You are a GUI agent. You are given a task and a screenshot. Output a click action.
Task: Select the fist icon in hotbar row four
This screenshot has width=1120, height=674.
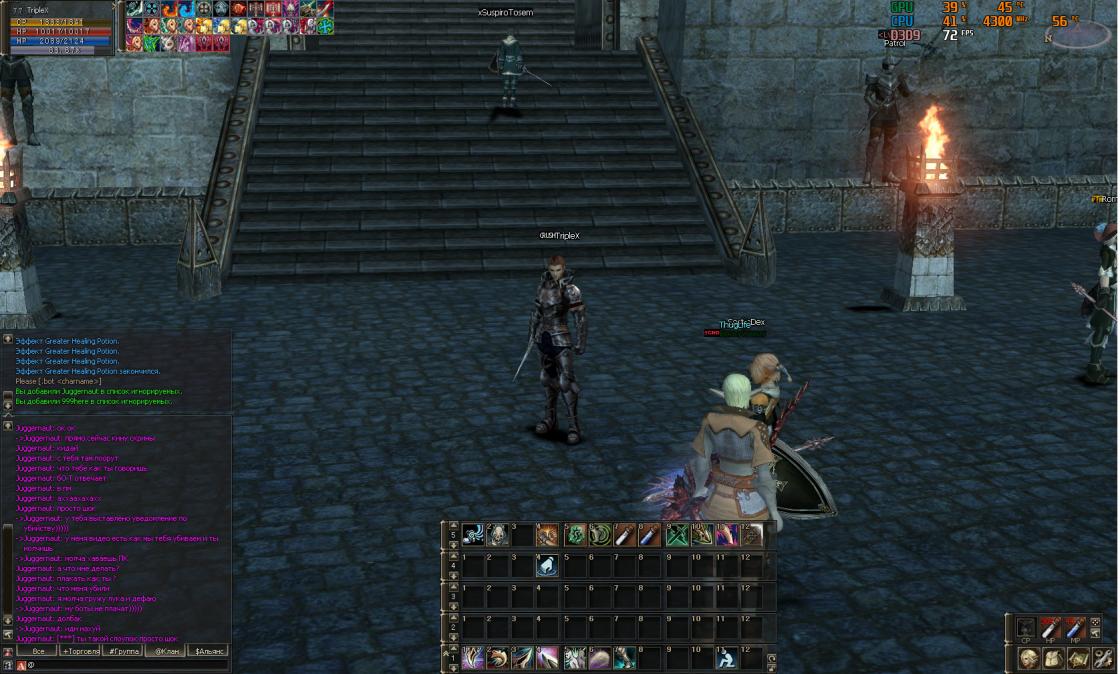tap(547, 566)
